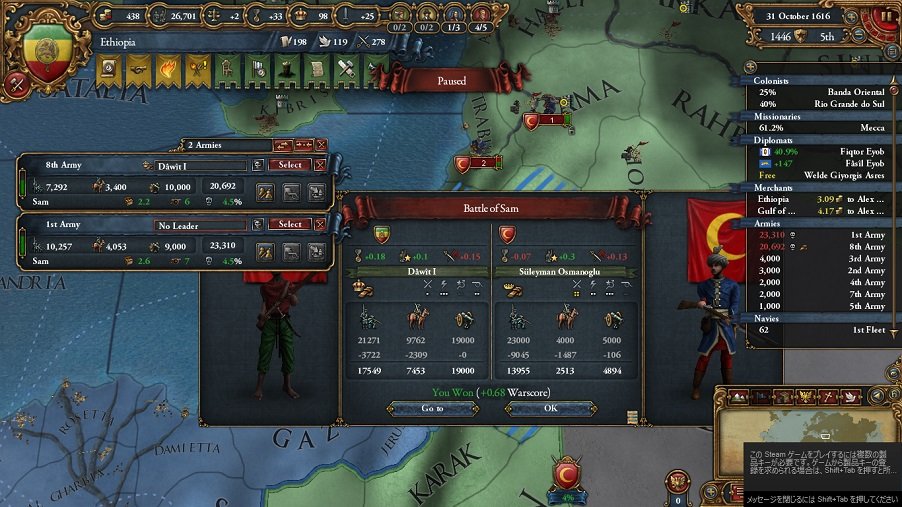902x507 pixels.
Task: Click the world minimap
Action: [x=810, y=428]
